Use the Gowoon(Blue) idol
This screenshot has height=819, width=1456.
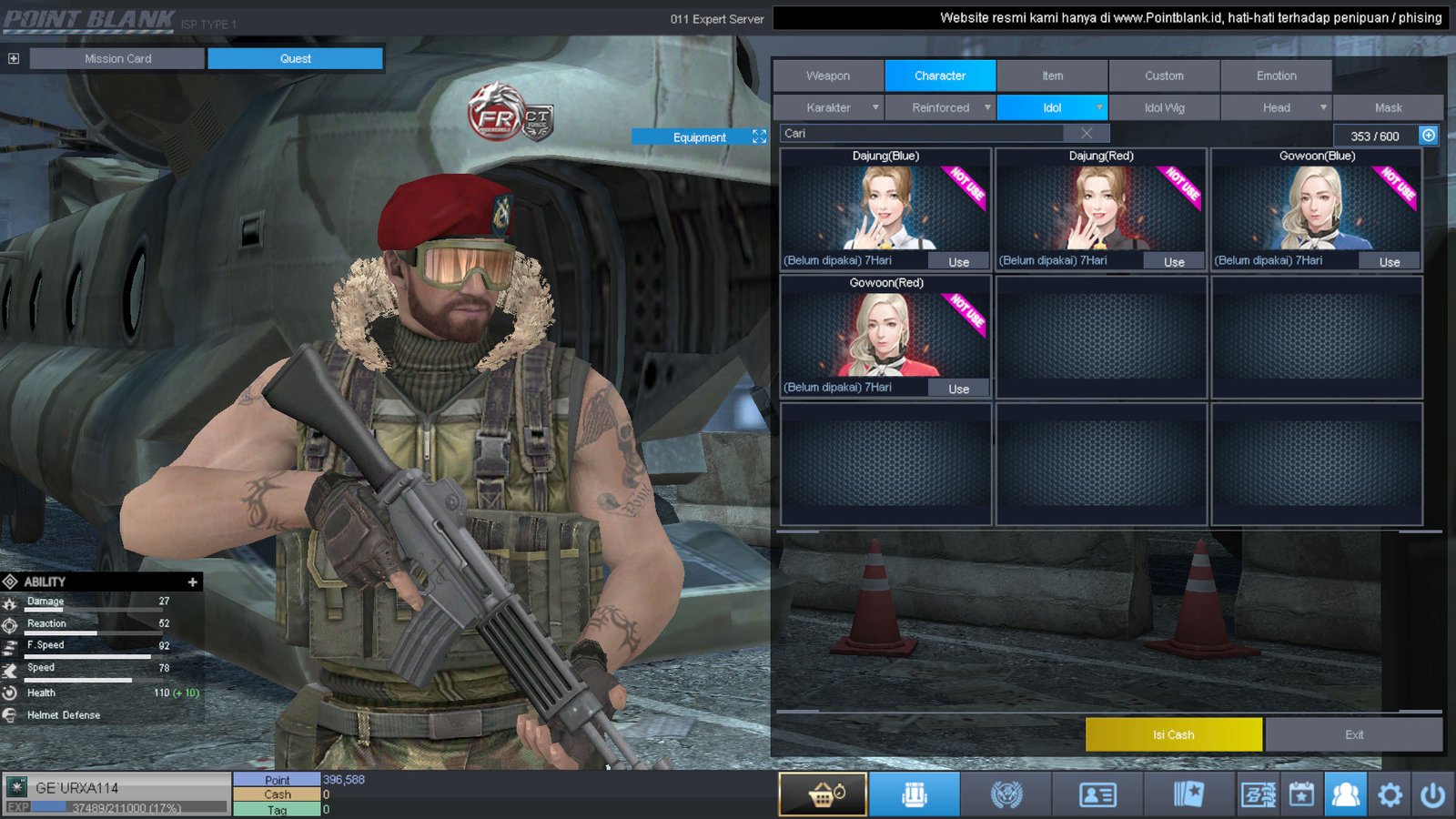(1389, 262)
